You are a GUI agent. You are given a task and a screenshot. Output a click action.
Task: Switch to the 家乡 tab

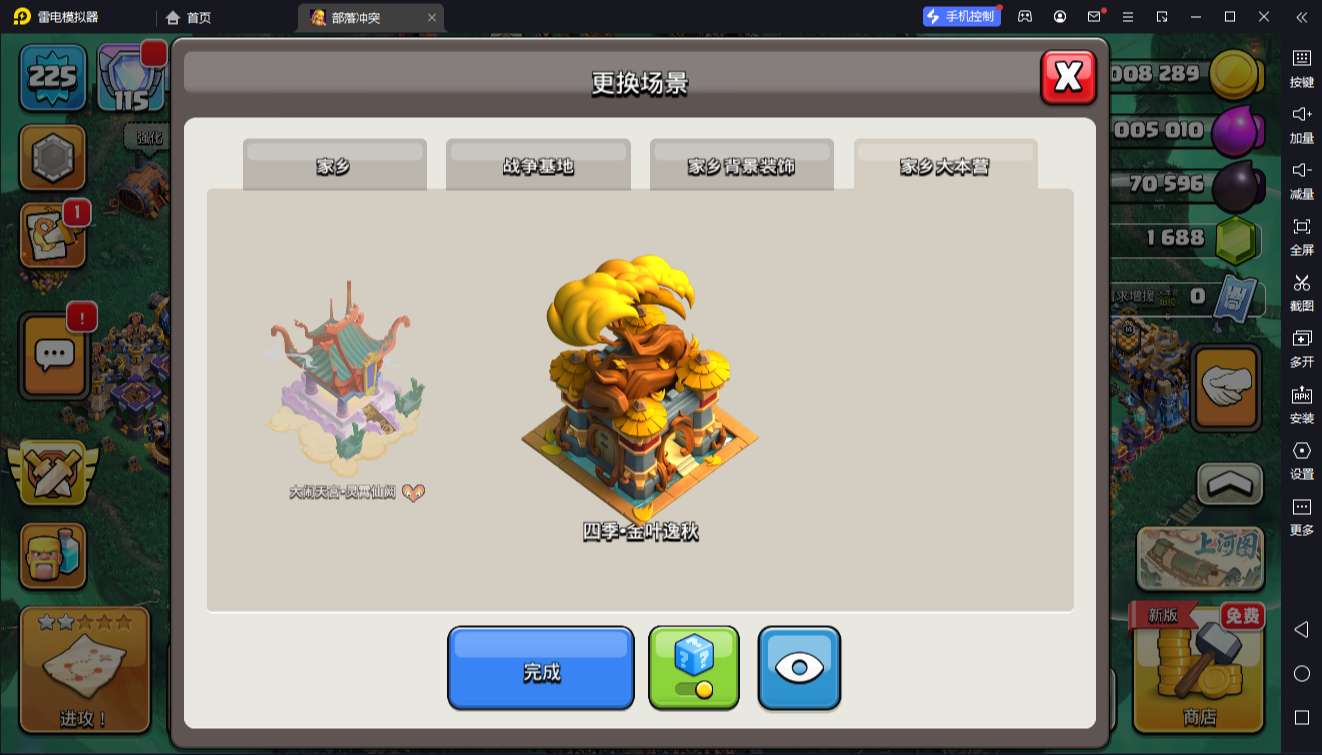[334, 165]
